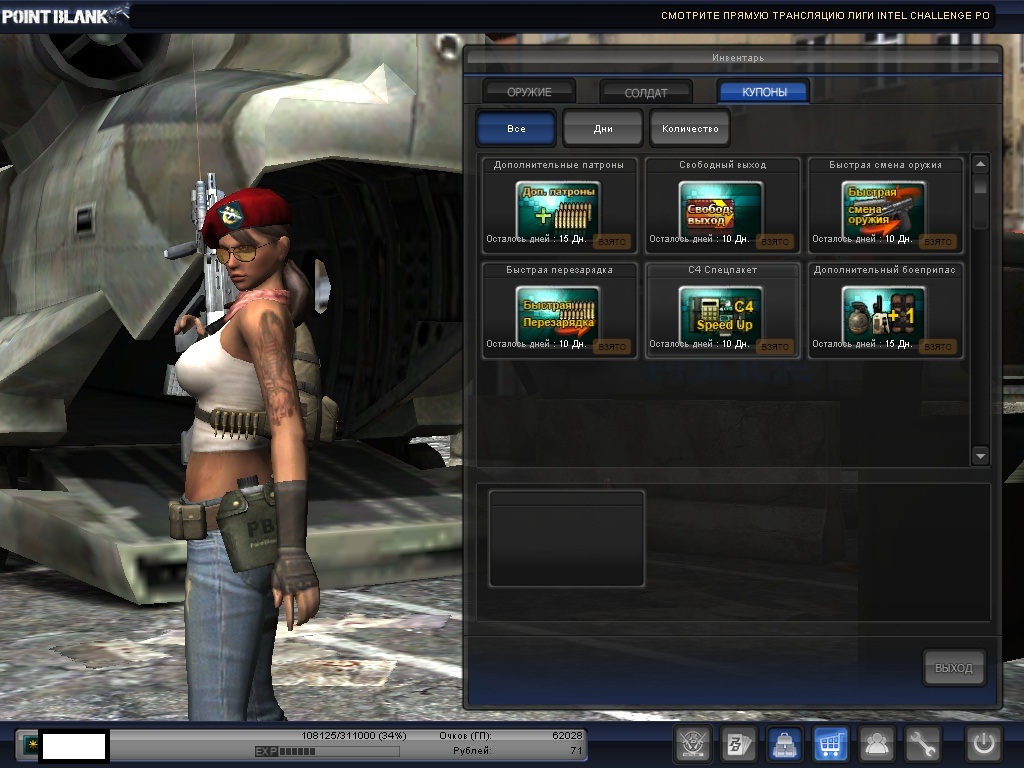Click the power exit icon

(x=984, y=744)
